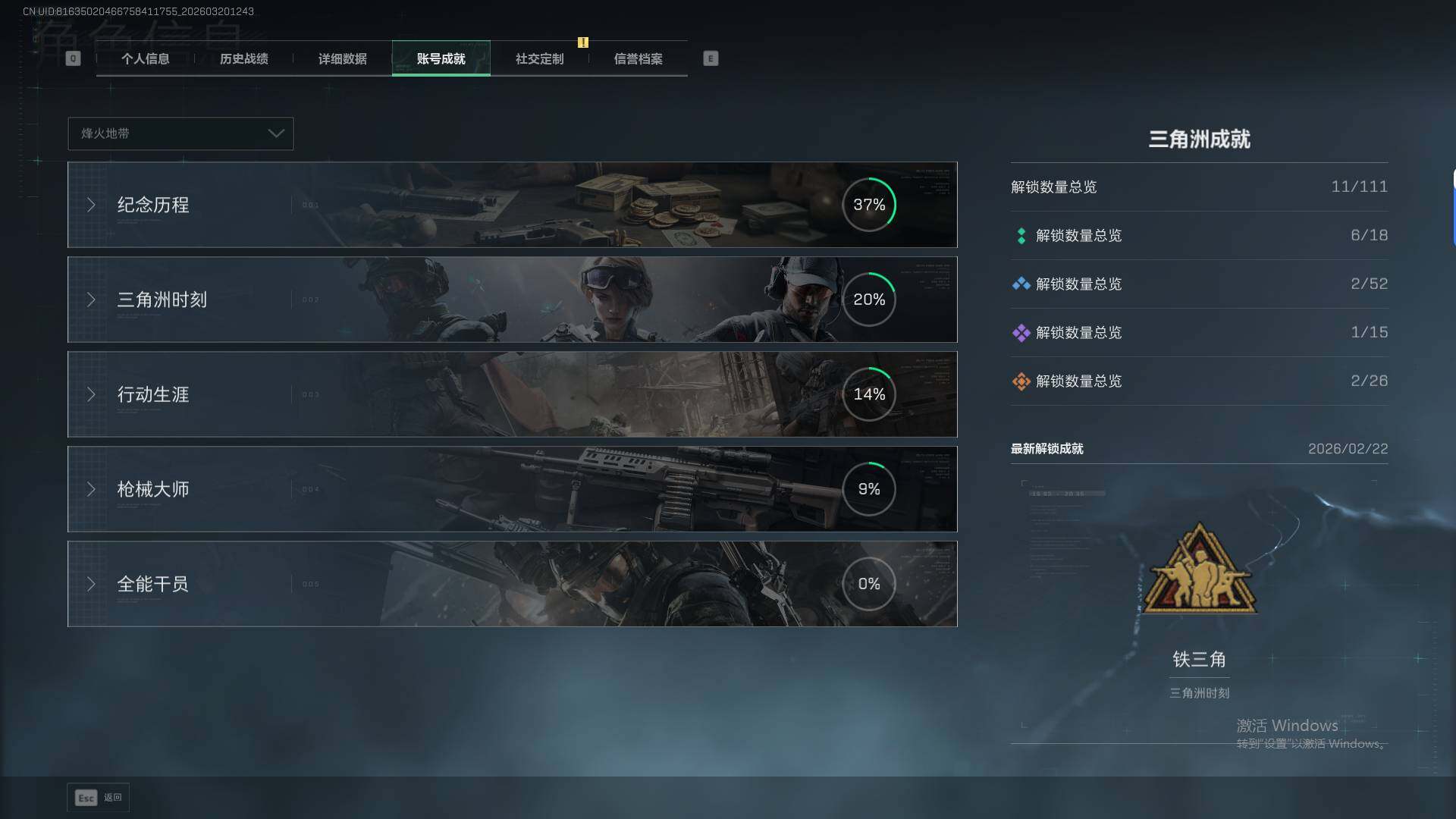Open the 历史战绩 tab

[243, 59]
